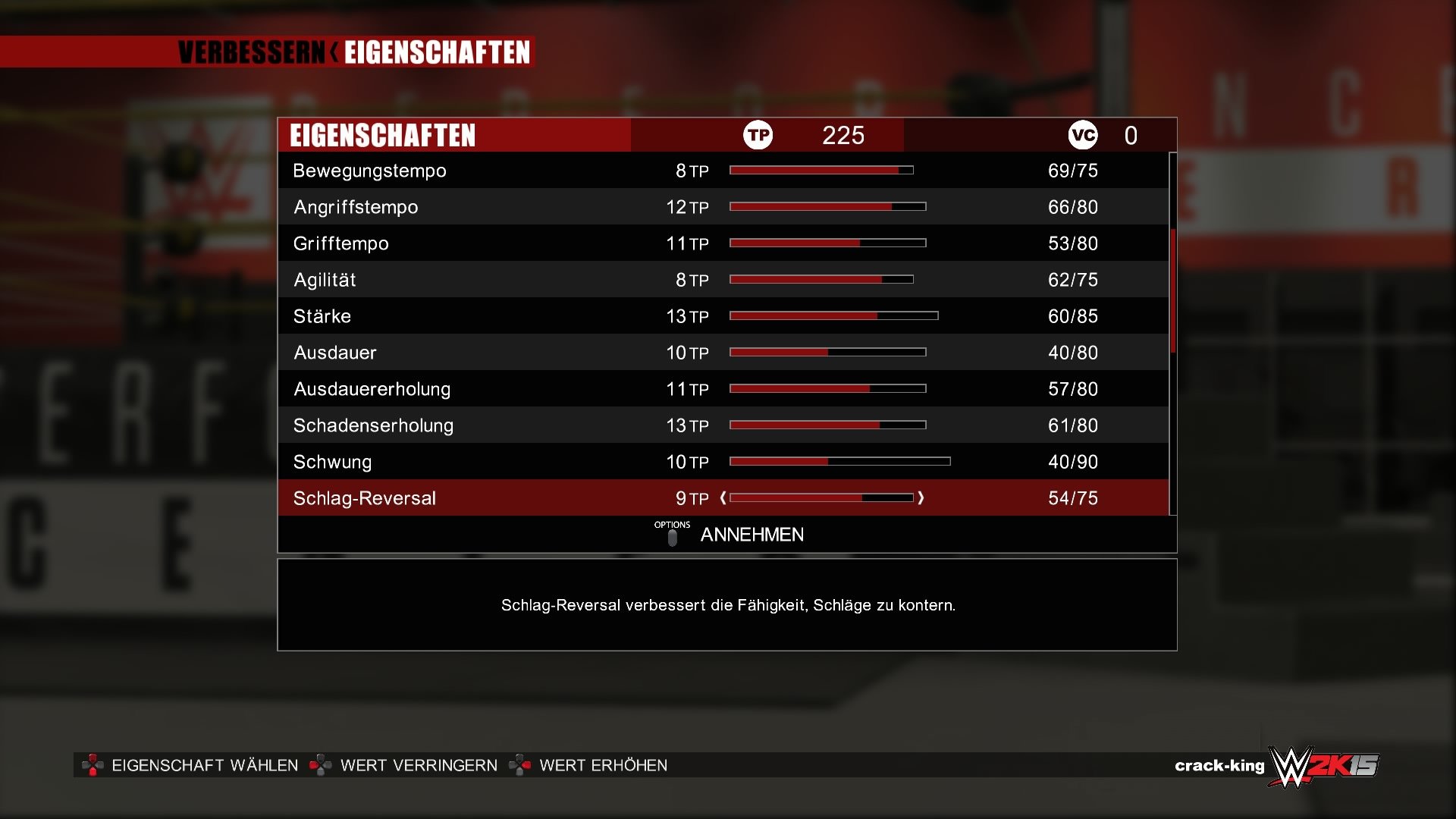
Task: Click the right arrow on Schlag-Reversal
Action: [922, 498]
